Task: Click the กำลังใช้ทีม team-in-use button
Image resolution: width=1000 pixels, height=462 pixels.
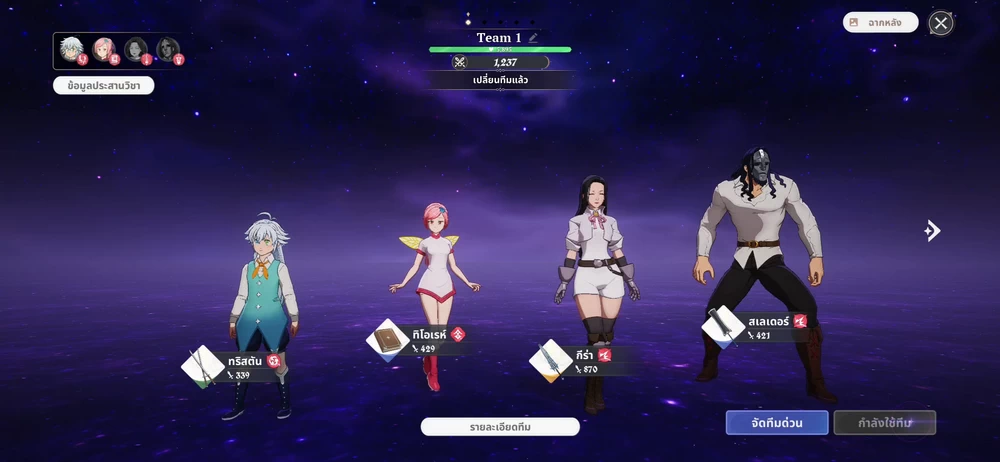Action: pos(884,422)
